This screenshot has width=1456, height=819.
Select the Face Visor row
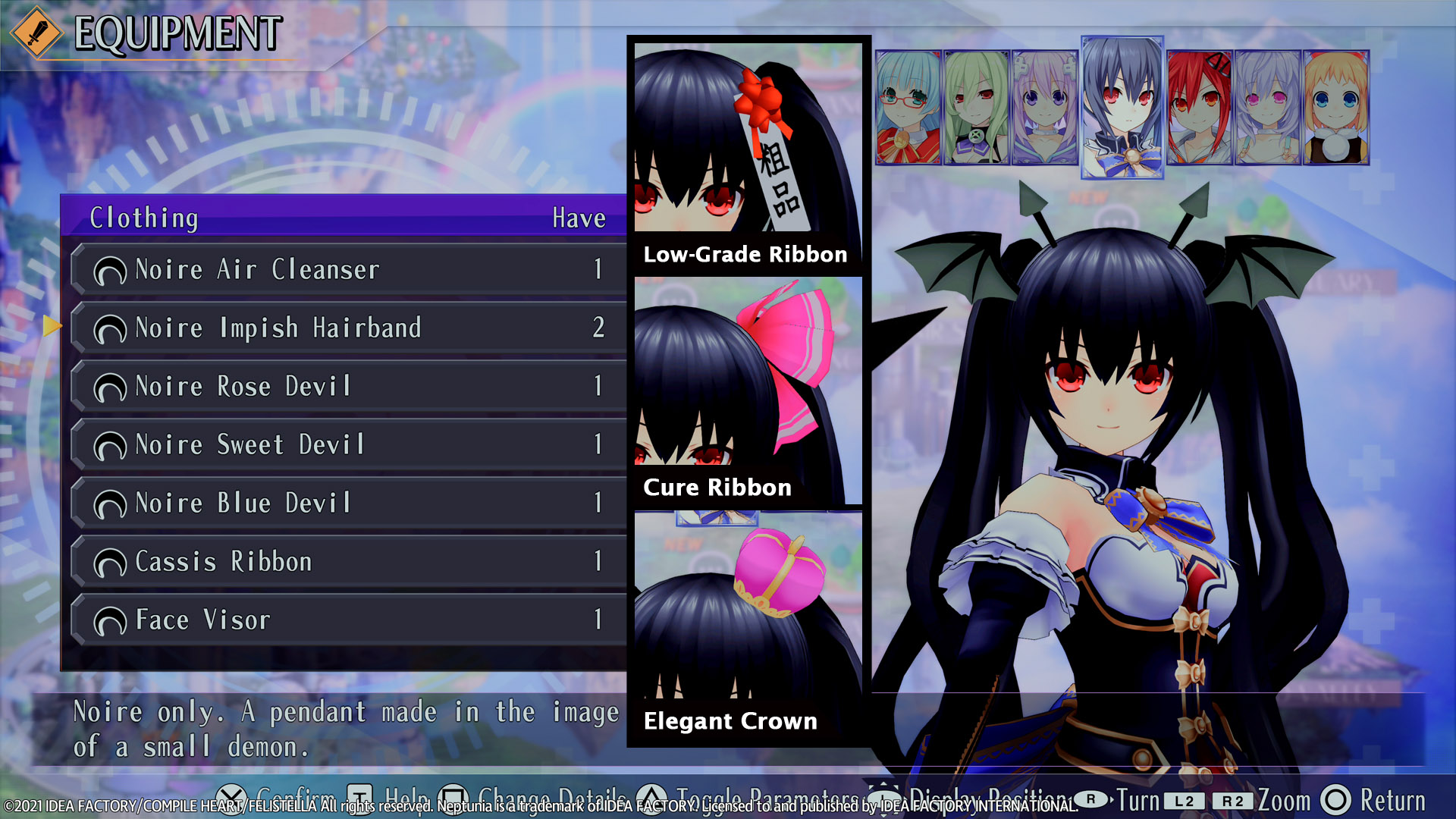click(x=349, y=620)
